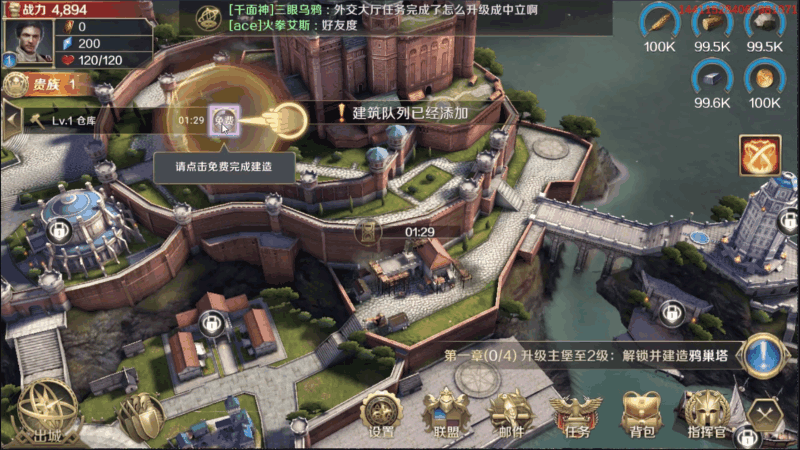Leave the city via 出城 button

click(47, 413)
